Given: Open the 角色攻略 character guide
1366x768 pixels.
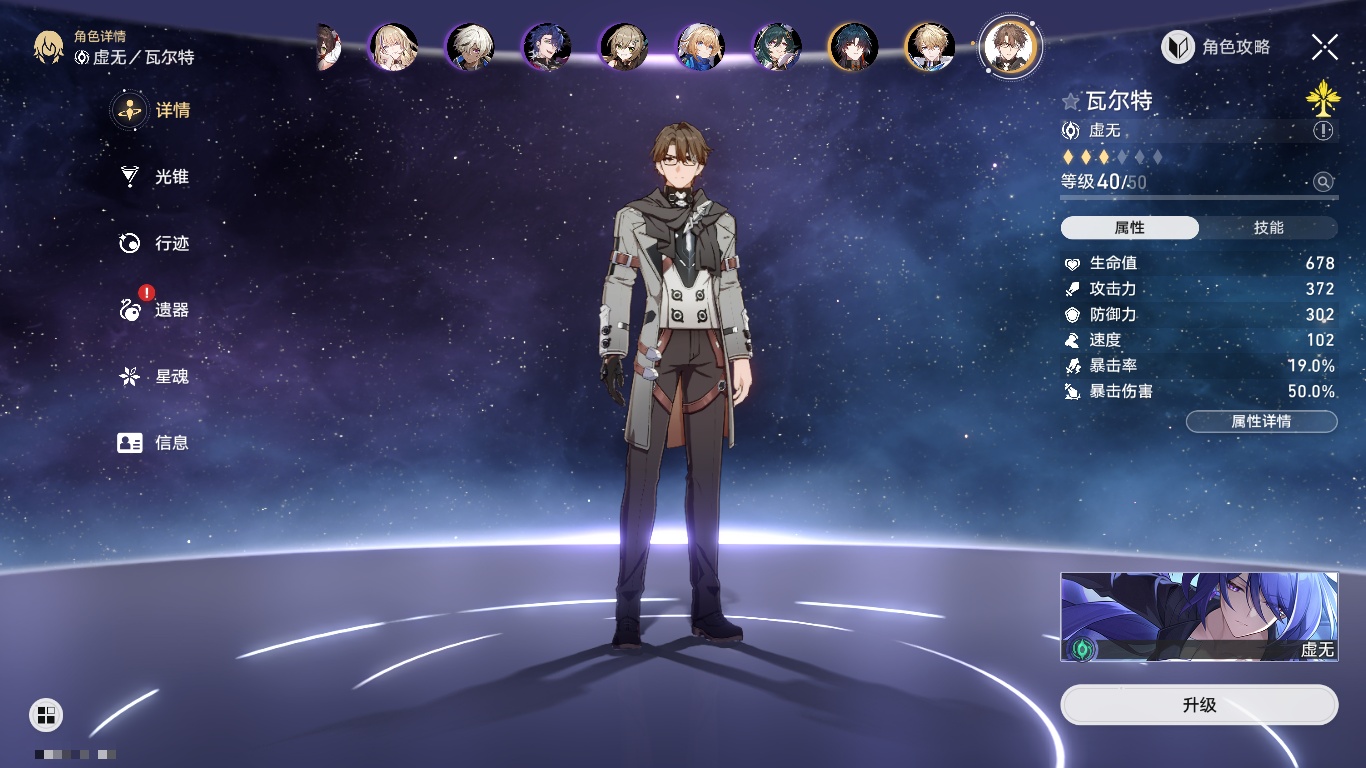Looking at the screenshot, I should coord(1216,47).
